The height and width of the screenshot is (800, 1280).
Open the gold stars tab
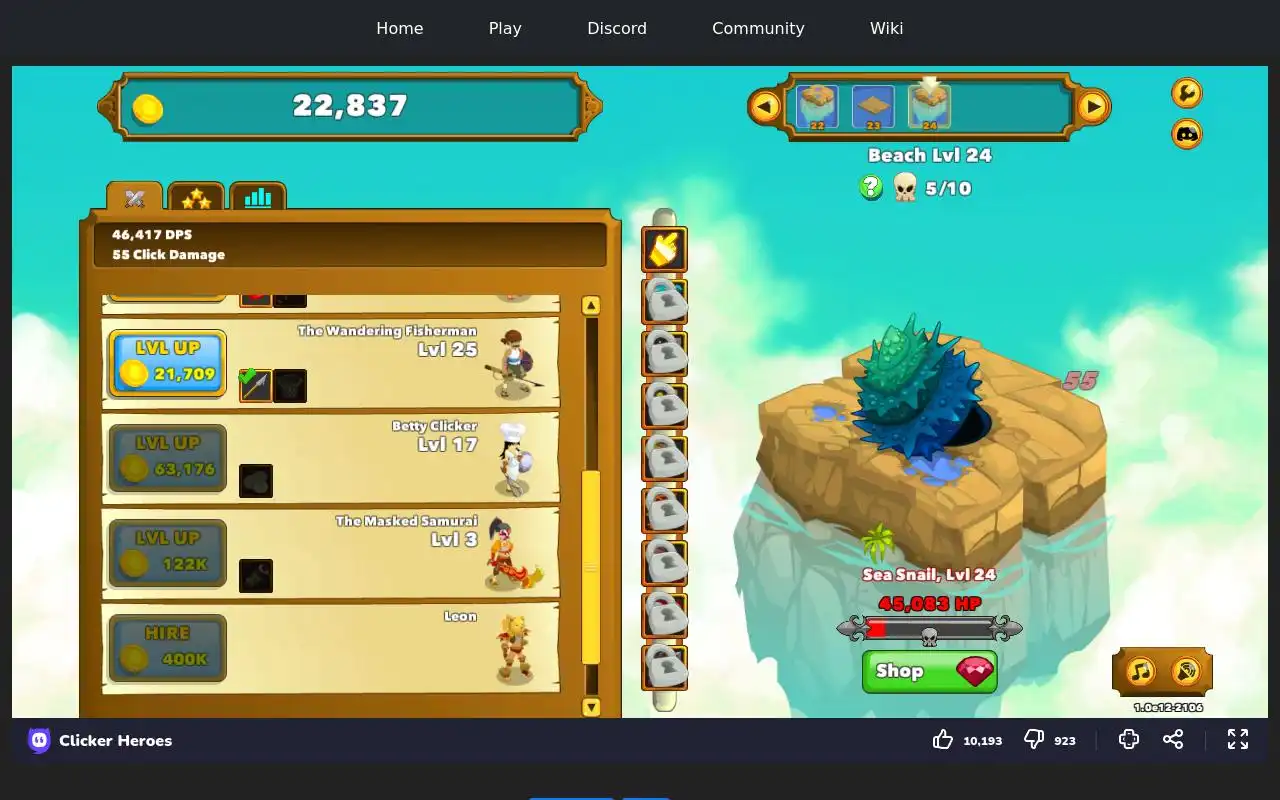(x=196, y=198)
